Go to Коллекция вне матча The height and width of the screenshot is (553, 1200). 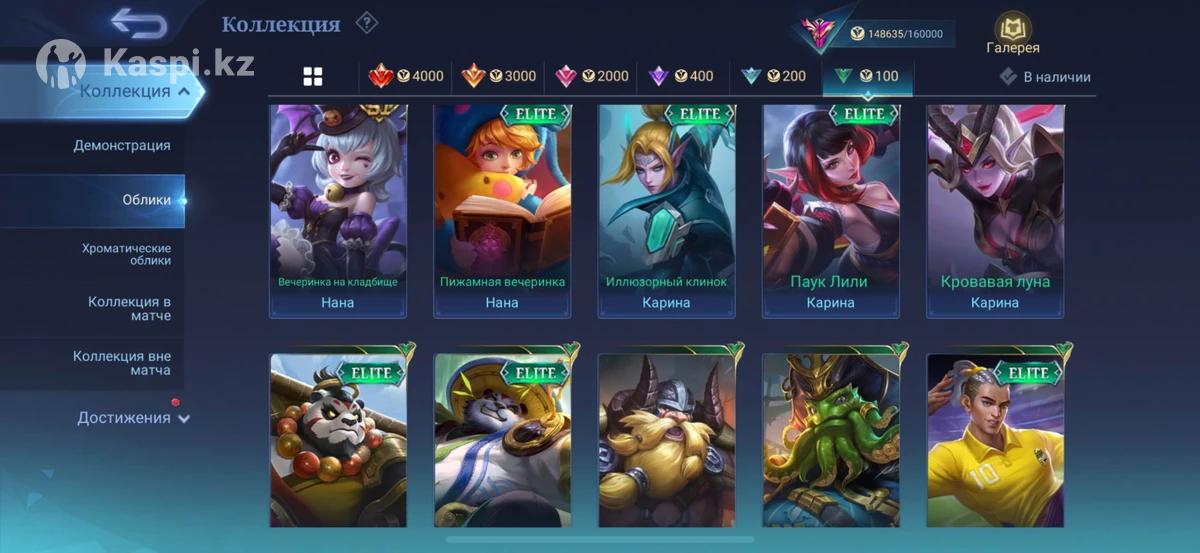[x=122, y=363]
